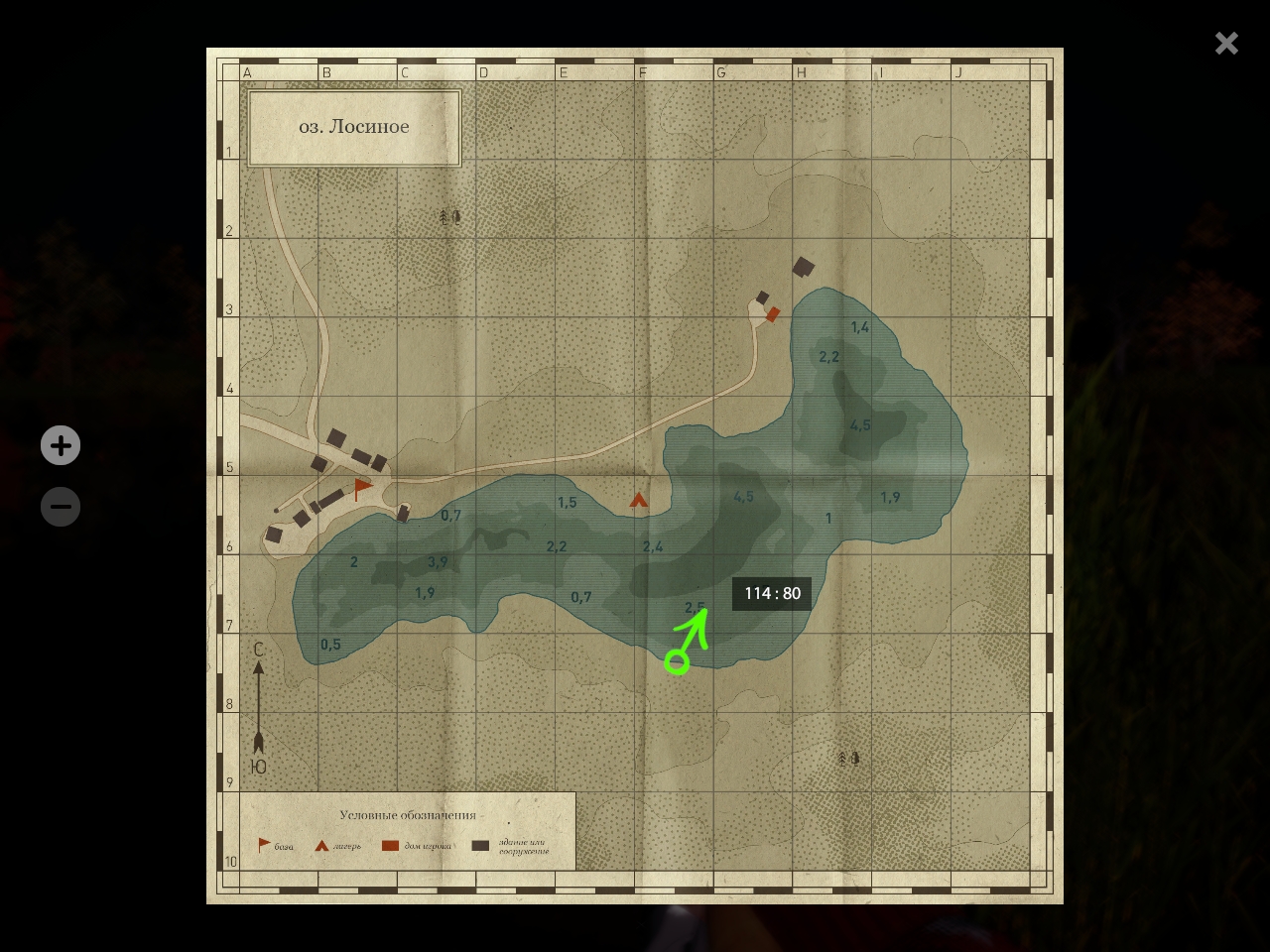Zoom out using the minus button
The image size is (1270, 952).
coord(61,507)
